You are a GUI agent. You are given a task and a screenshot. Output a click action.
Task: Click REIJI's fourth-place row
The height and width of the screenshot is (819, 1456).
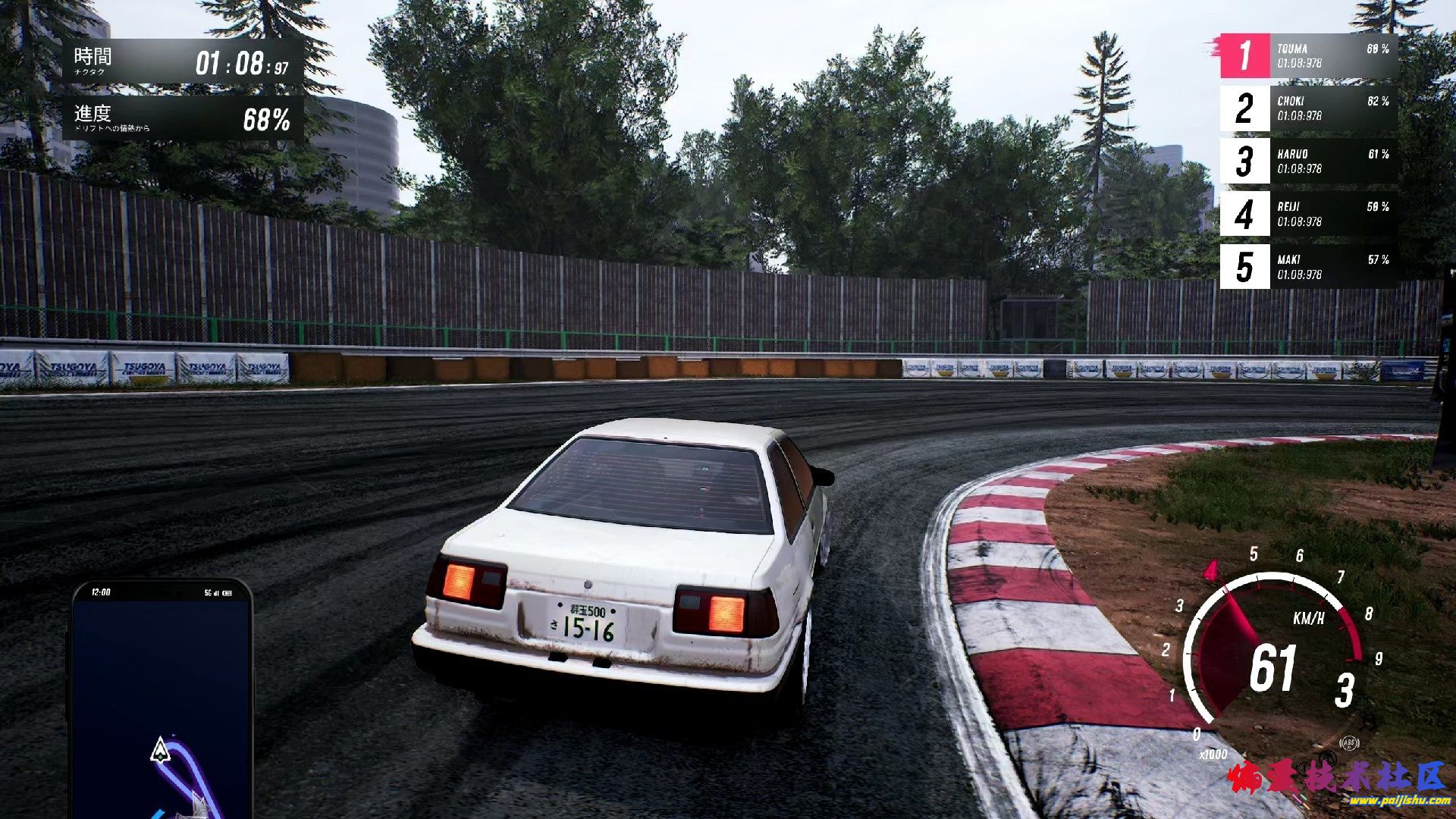pyautogui.click(x=1308, y=214)
